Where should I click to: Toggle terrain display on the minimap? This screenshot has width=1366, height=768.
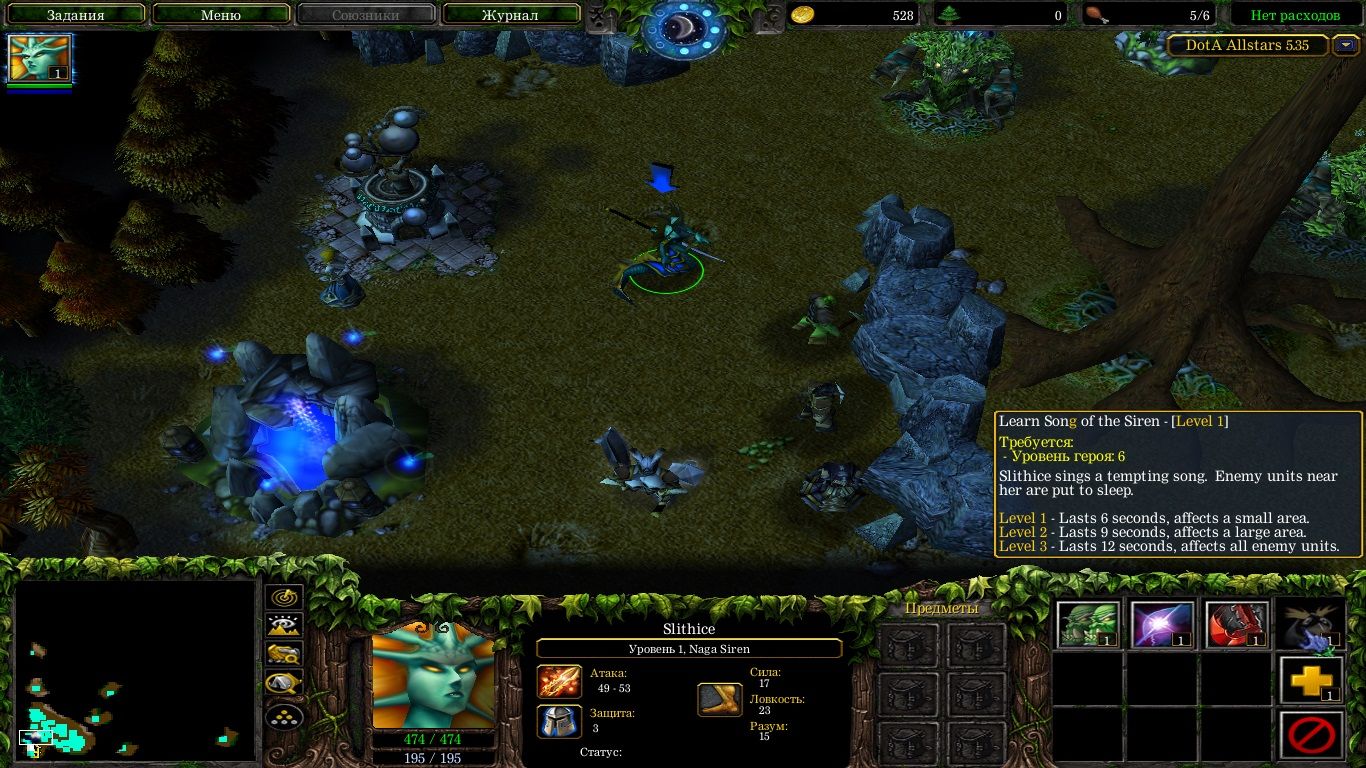(x=283, y=623)
